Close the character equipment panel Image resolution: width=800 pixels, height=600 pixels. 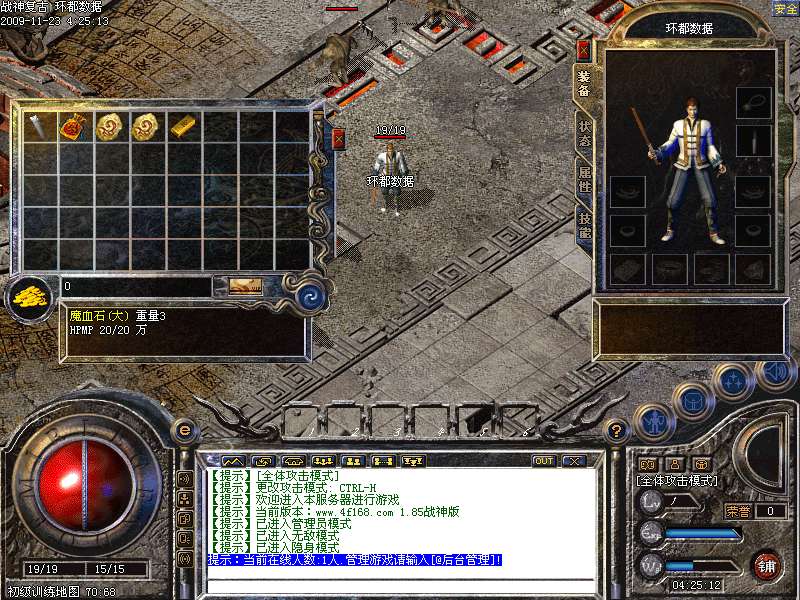click(x=584, y=49)
